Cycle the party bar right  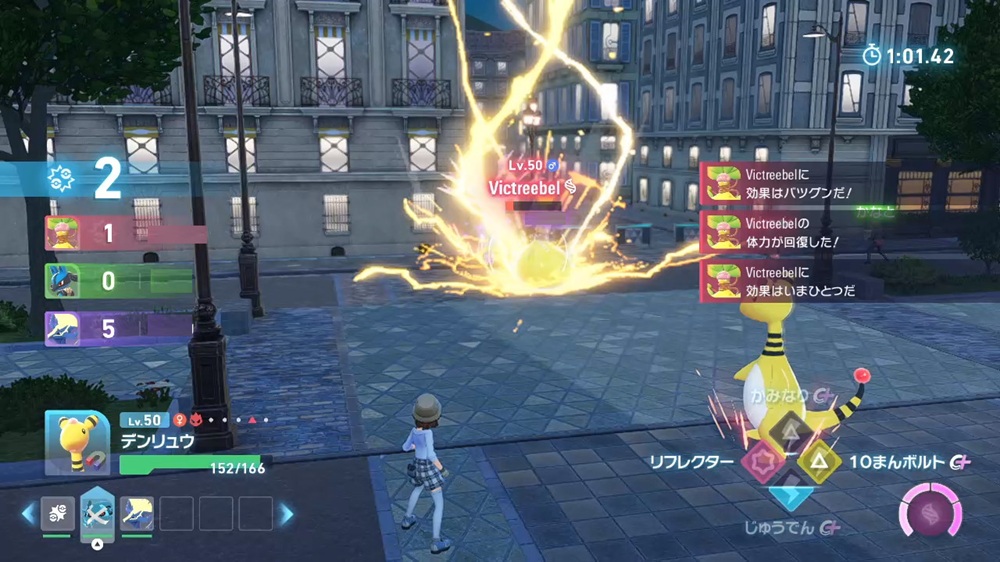click(x=287, y=514)
